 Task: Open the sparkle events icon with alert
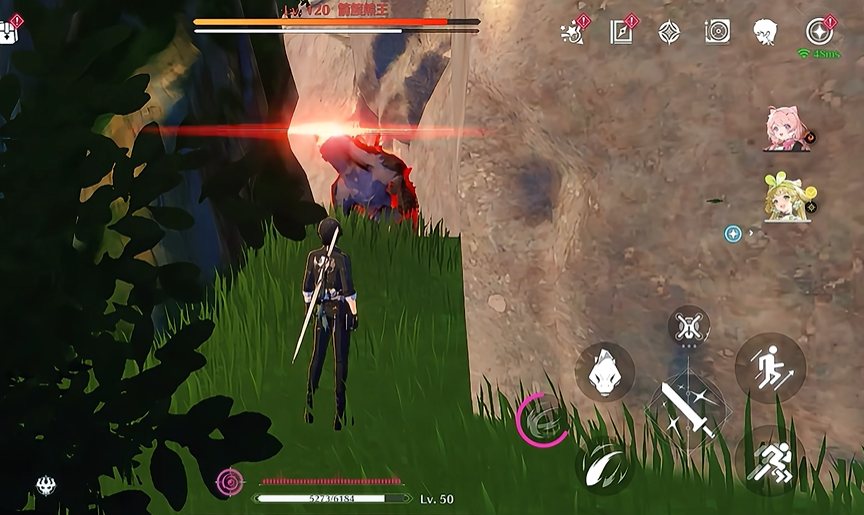(574, 32)
